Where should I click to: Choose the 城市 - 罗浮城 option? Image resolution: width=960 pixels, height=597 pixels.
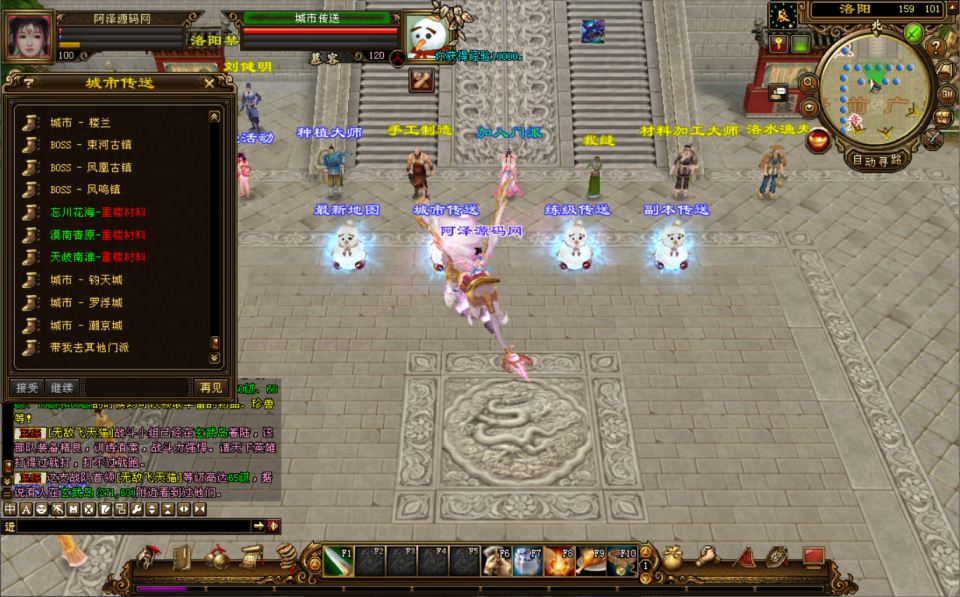(86, 302)
